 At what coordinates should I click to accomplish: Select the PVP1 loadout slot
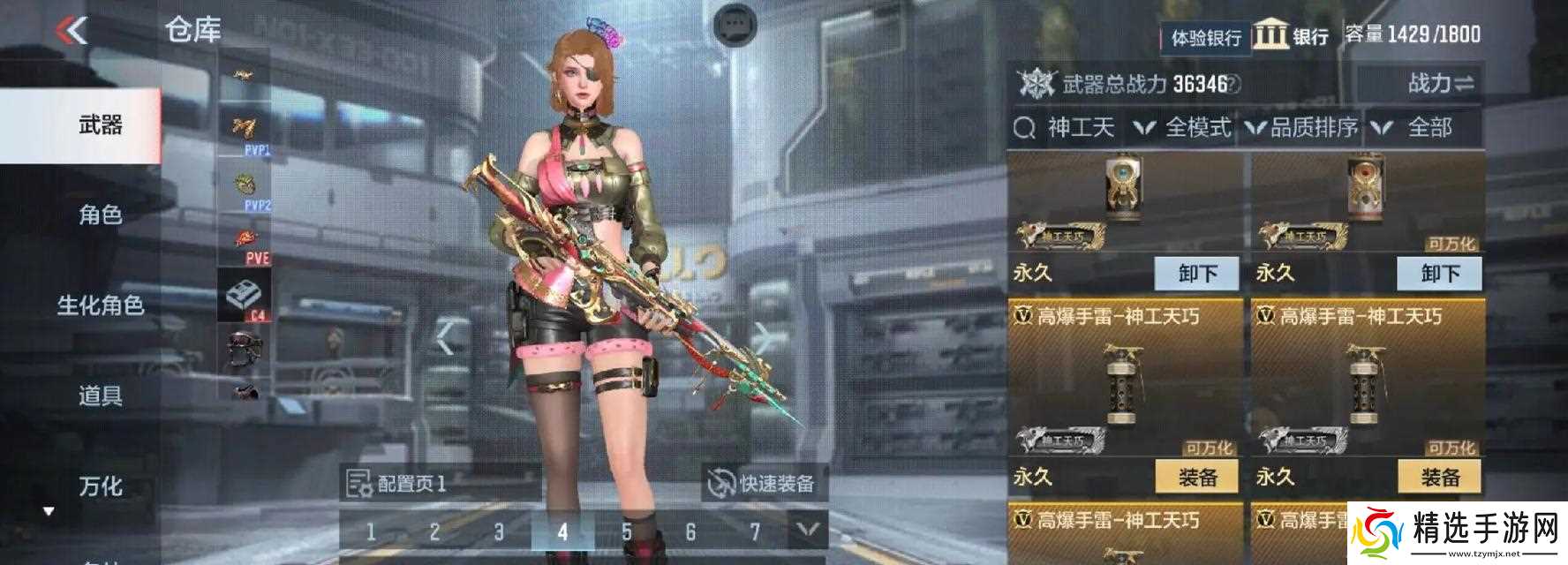(245, 132)
